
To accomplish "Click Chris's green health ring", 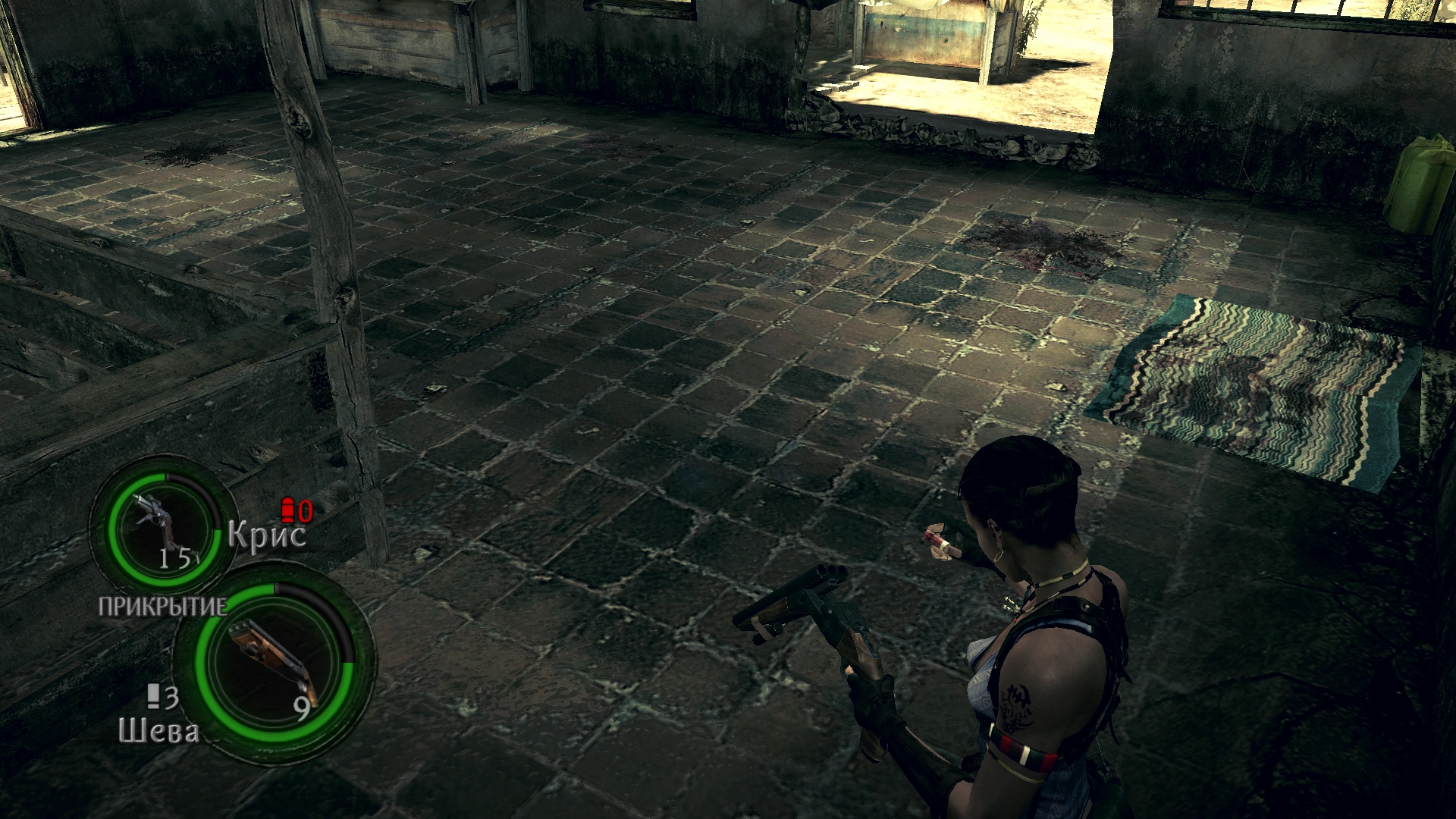I will tap(114, 531).
